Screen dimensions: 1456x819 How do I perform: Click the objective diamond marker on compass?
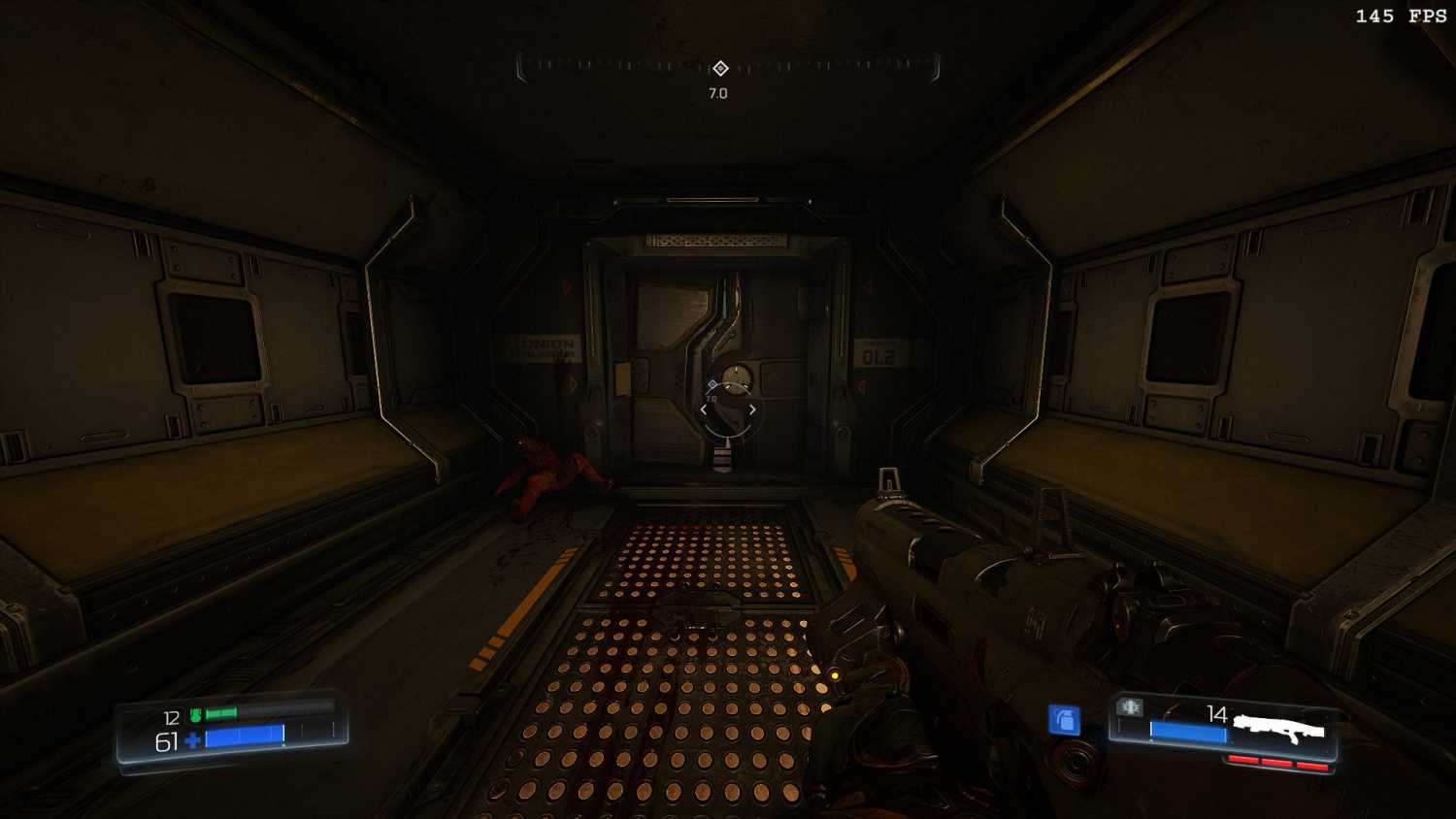(x=720, y=68)
